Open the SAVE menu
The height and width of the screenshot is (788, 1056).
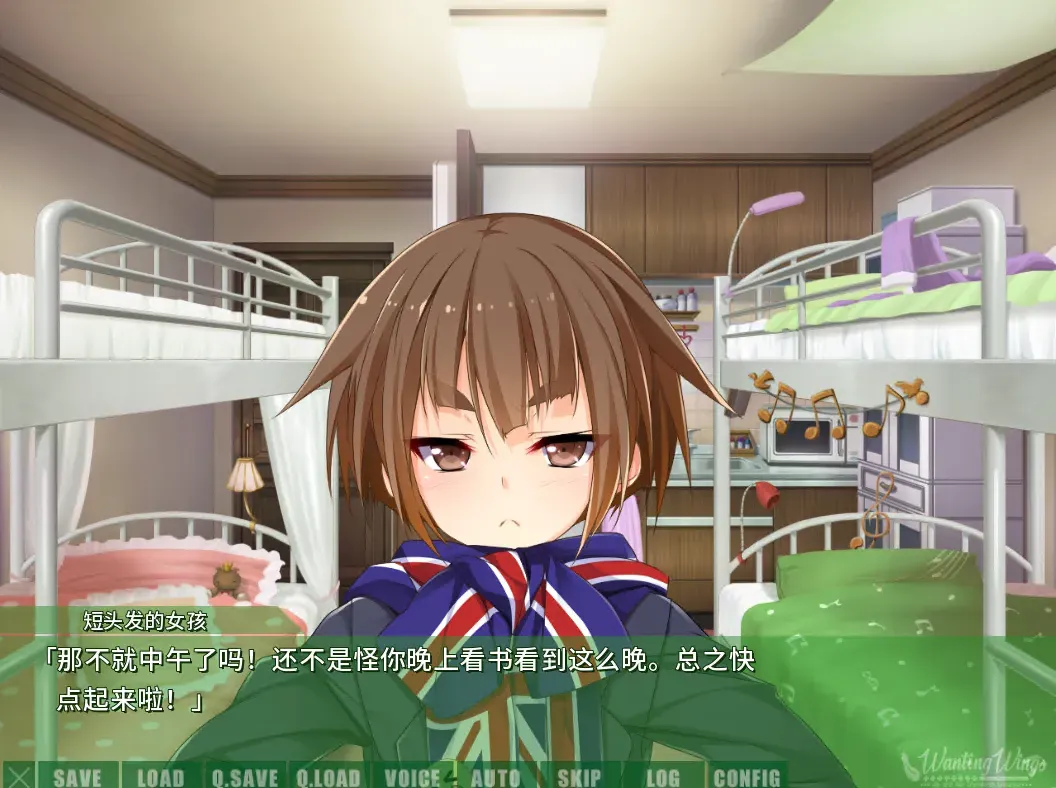[x=77, y=777]
